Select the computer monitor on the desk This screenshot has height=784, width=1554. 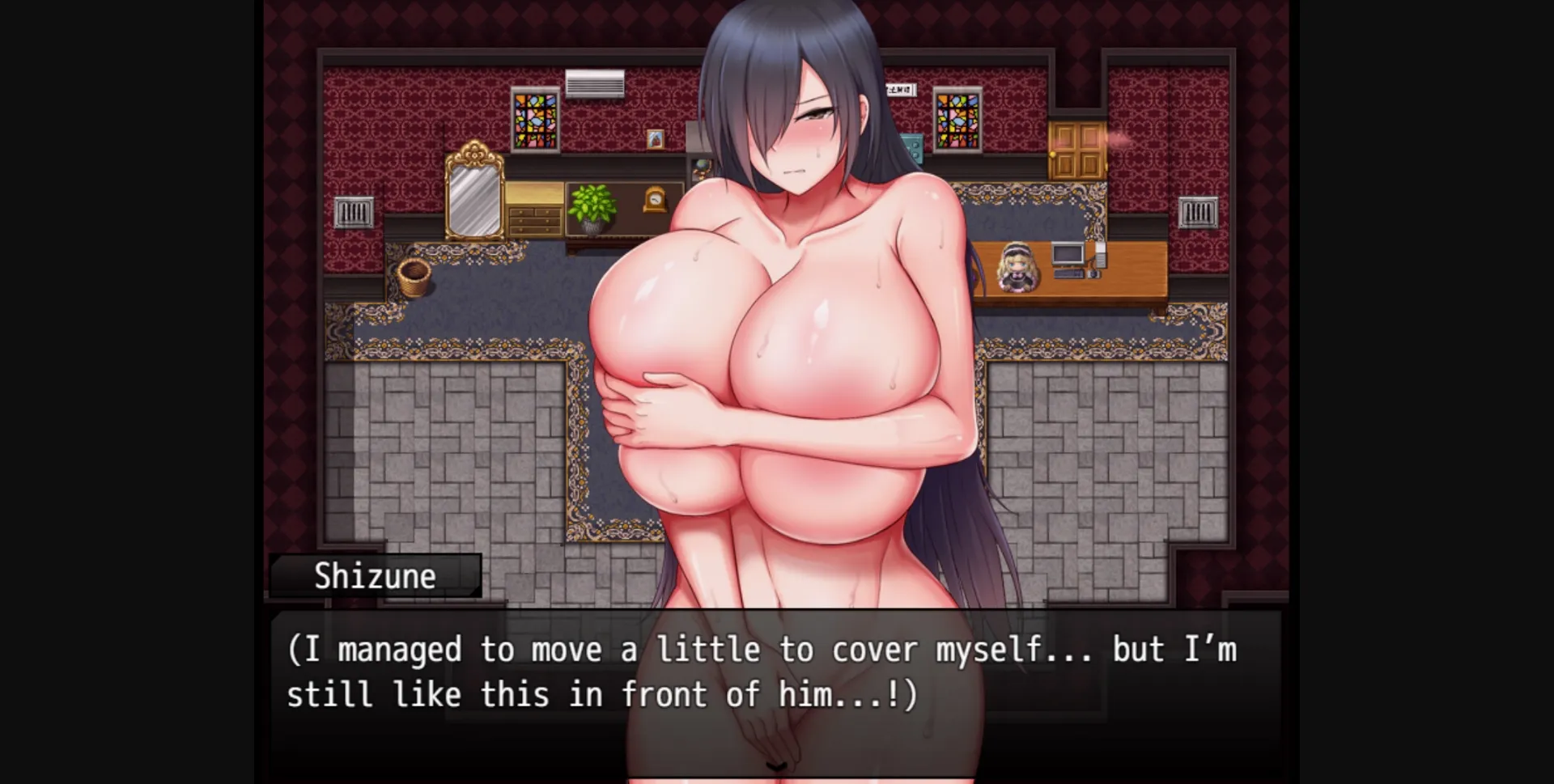1068,256
